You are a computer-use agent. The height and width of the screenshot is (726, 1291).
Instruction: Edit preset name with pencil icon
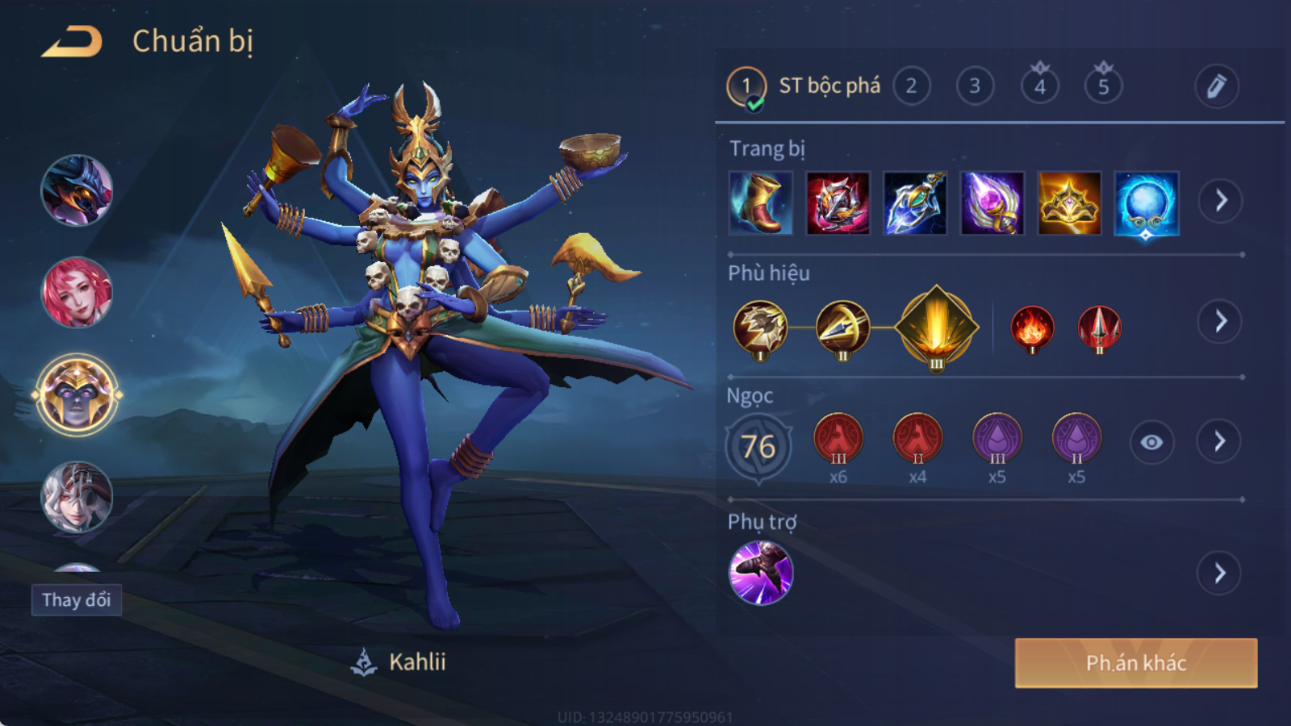coord(1216,87)
